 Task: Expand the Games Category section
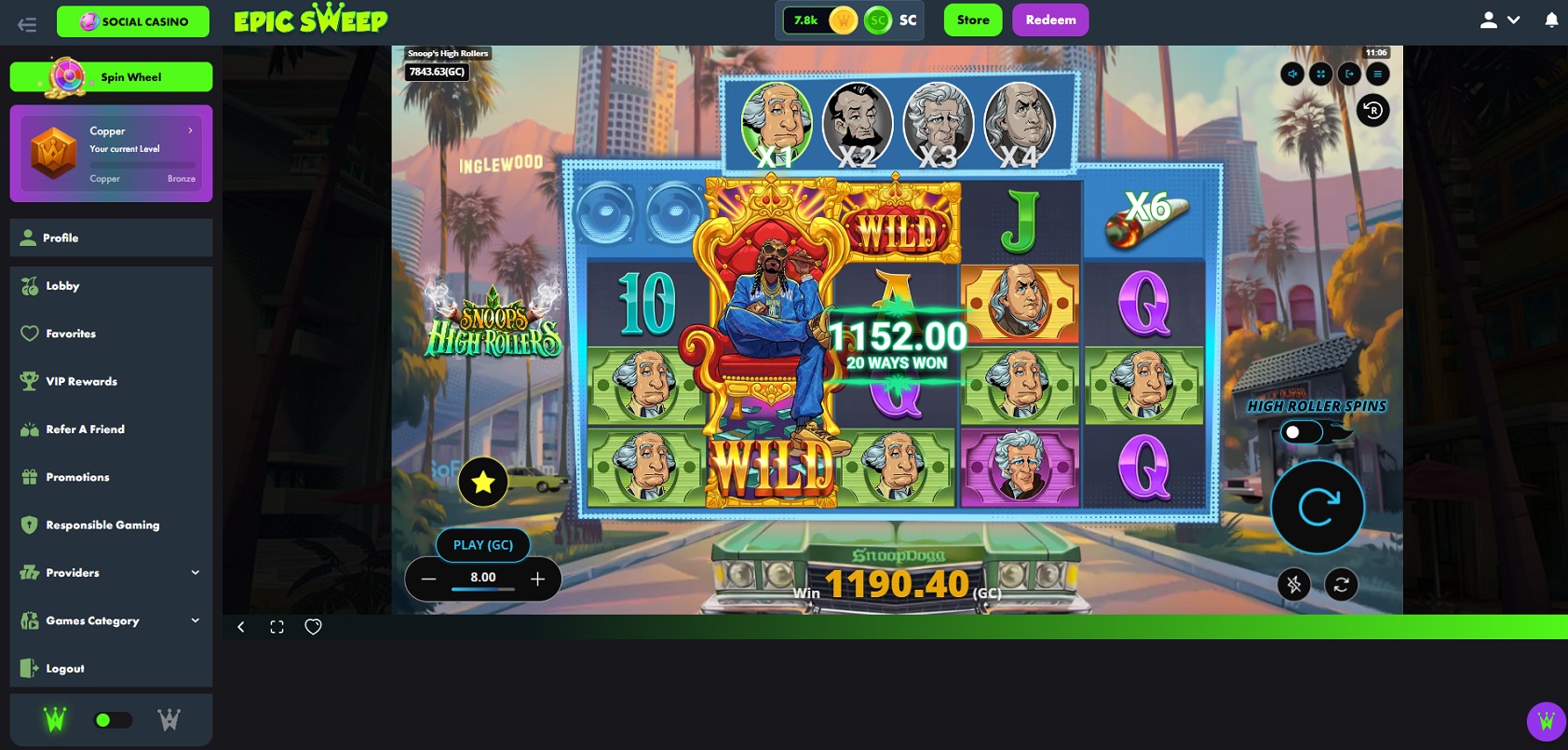coord(110,620)
